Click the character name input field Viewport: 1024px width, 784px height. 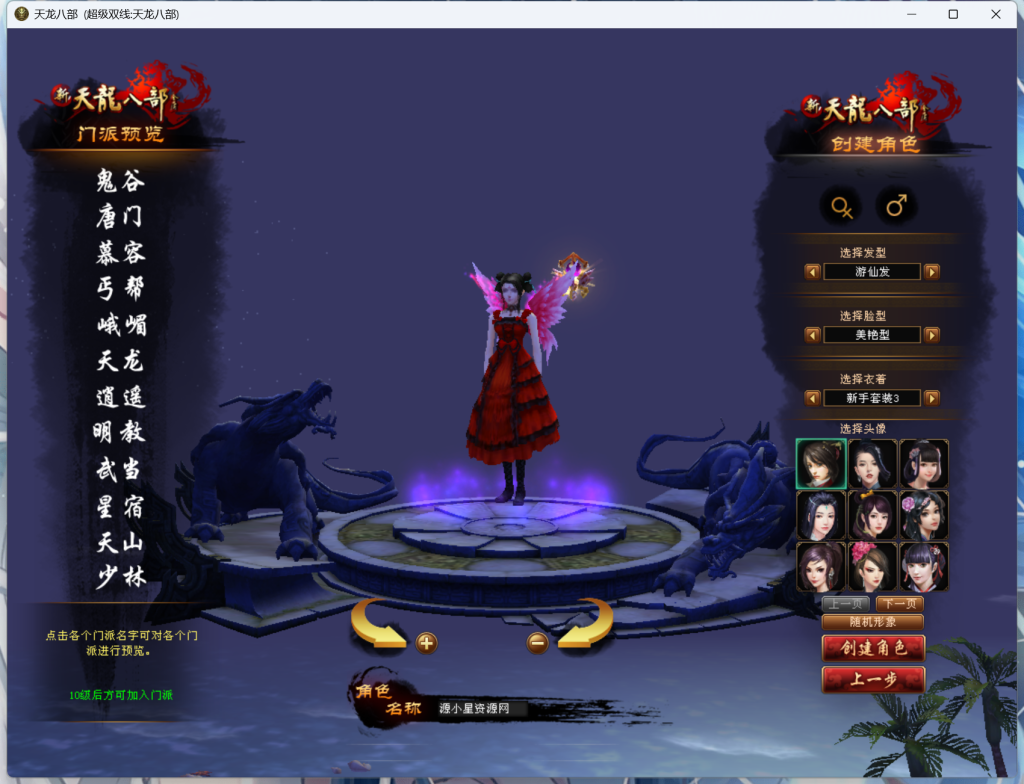click(482, 709)
